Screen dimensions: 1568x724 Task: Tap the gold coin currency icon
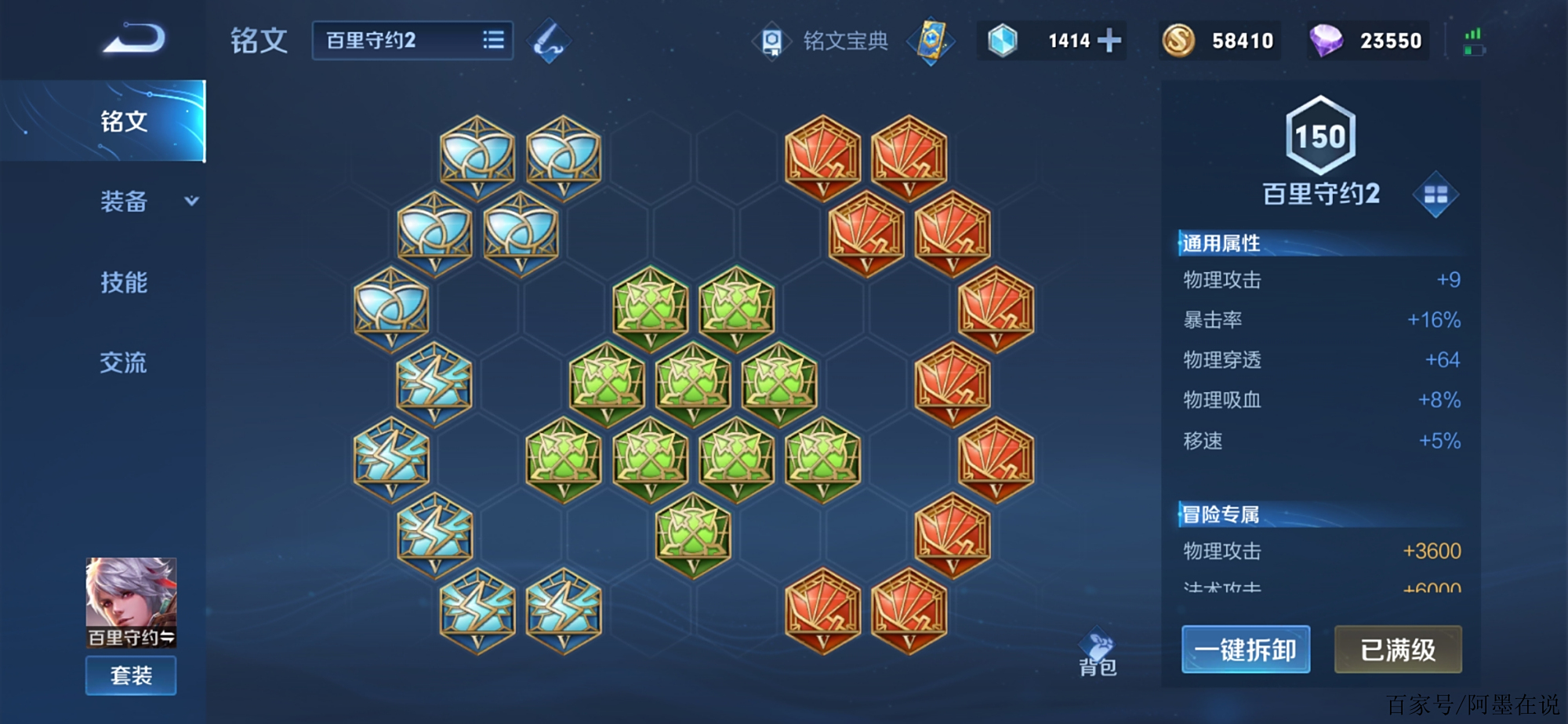click(x=1178, y=41)
